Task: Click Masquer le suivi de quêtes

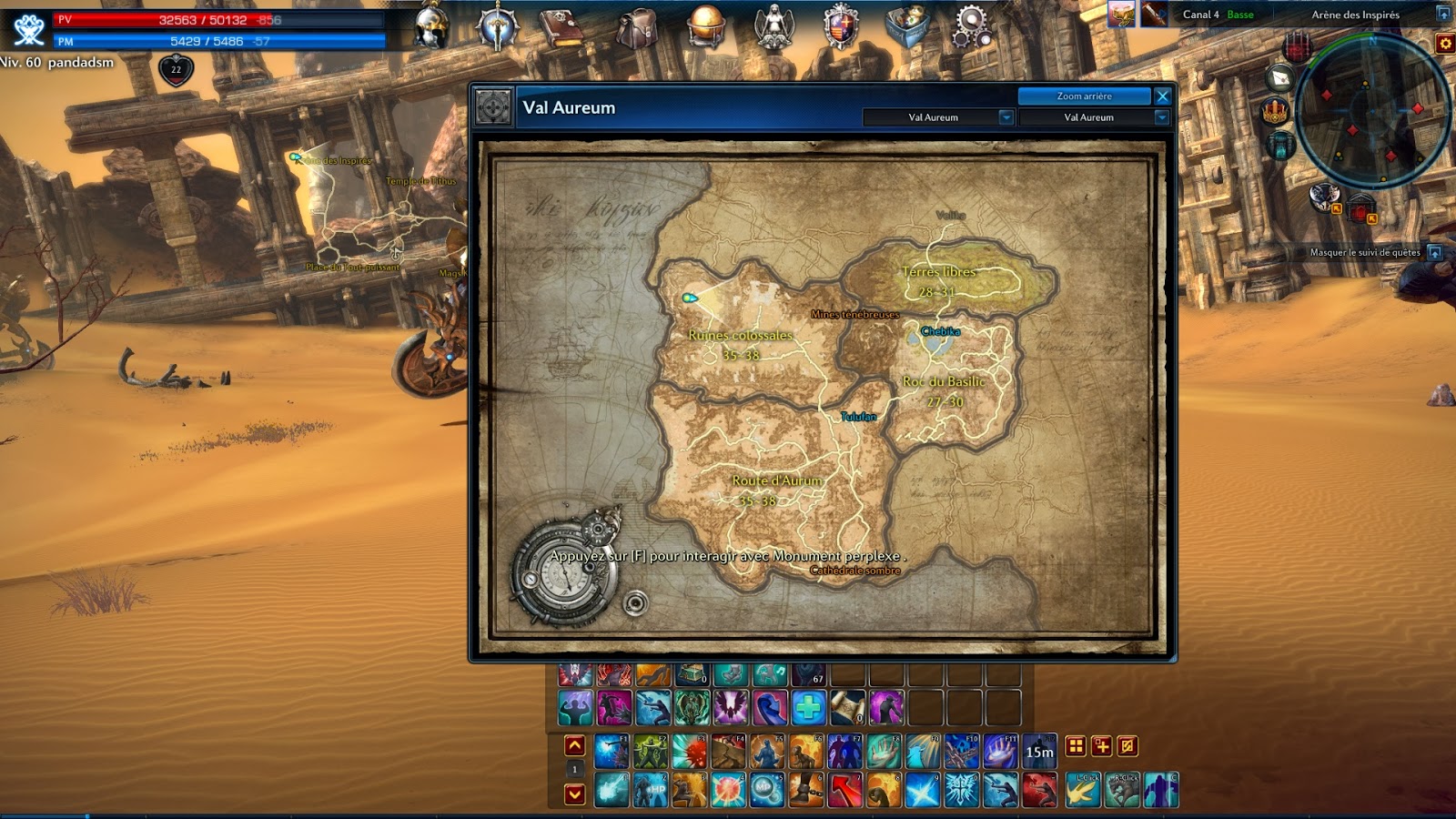Action: [x=1364, y=252]
